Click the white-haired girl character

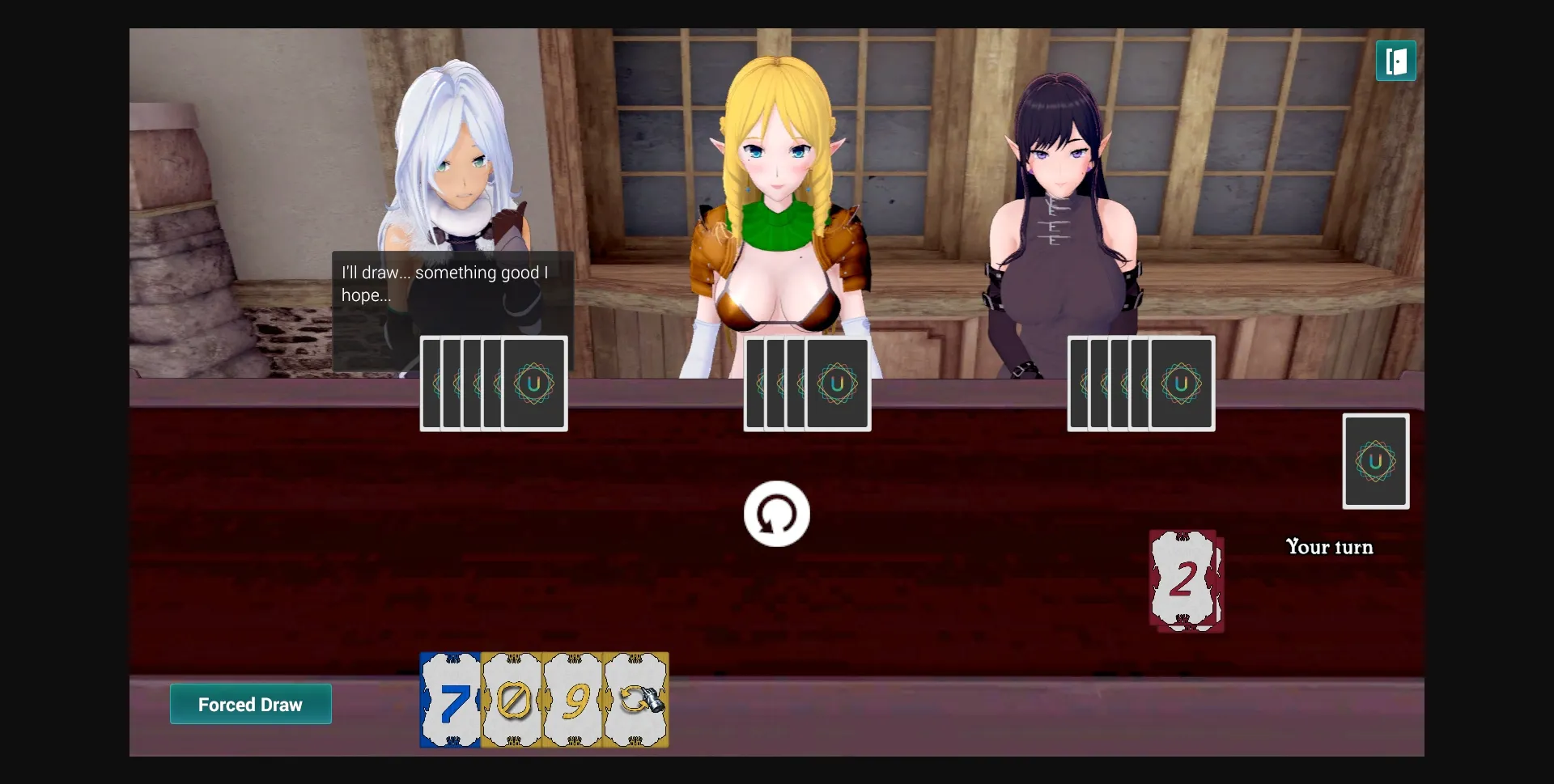pos(457,162)
